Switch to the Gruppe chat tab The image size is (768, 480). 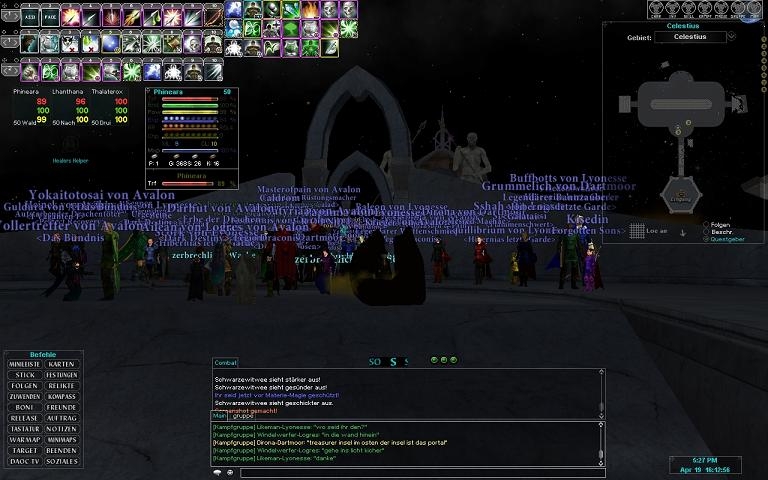point(243,415)
